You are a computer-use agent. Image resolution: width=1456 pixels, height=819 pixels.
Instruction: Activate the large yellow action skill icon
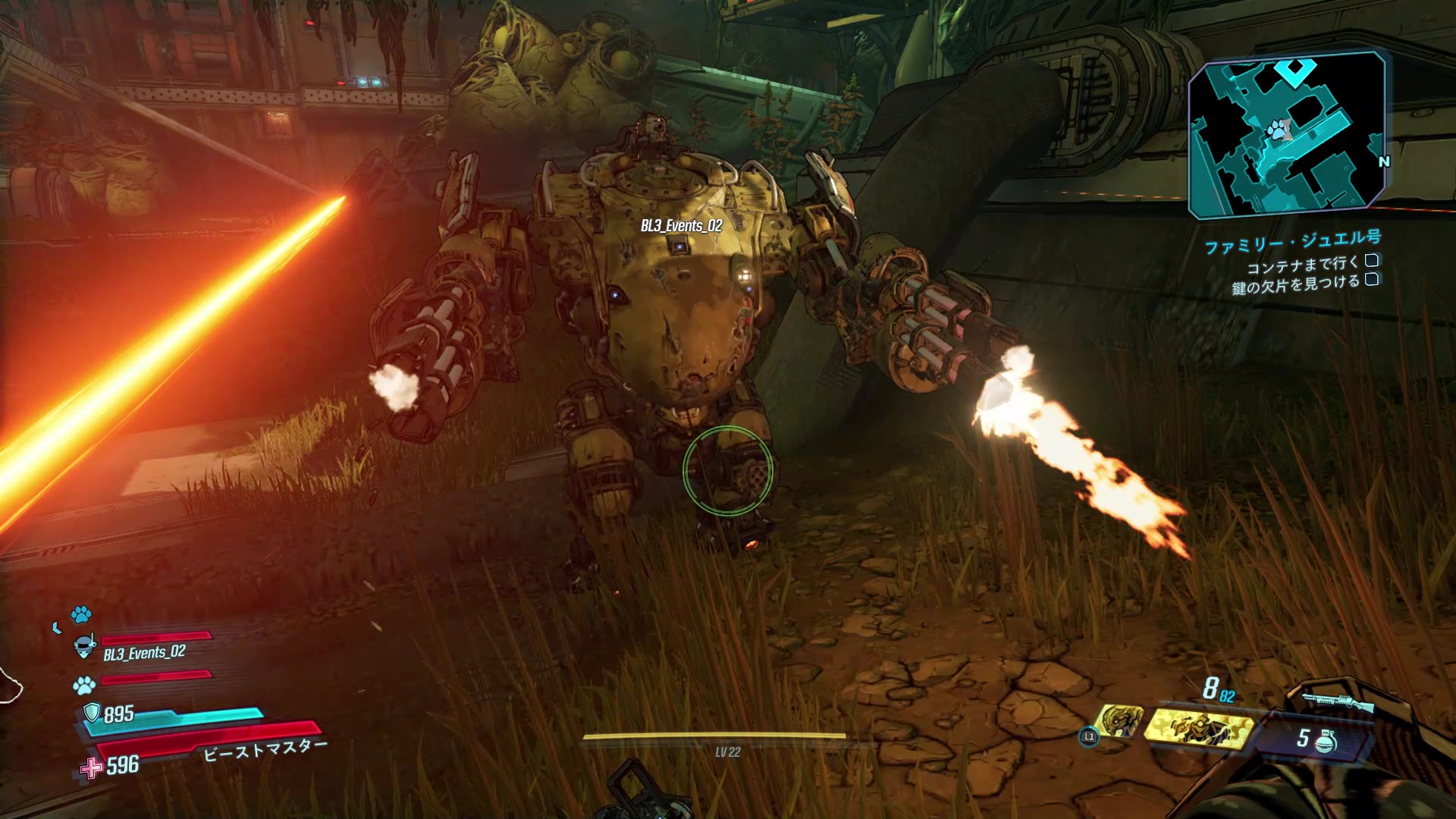1198,728
